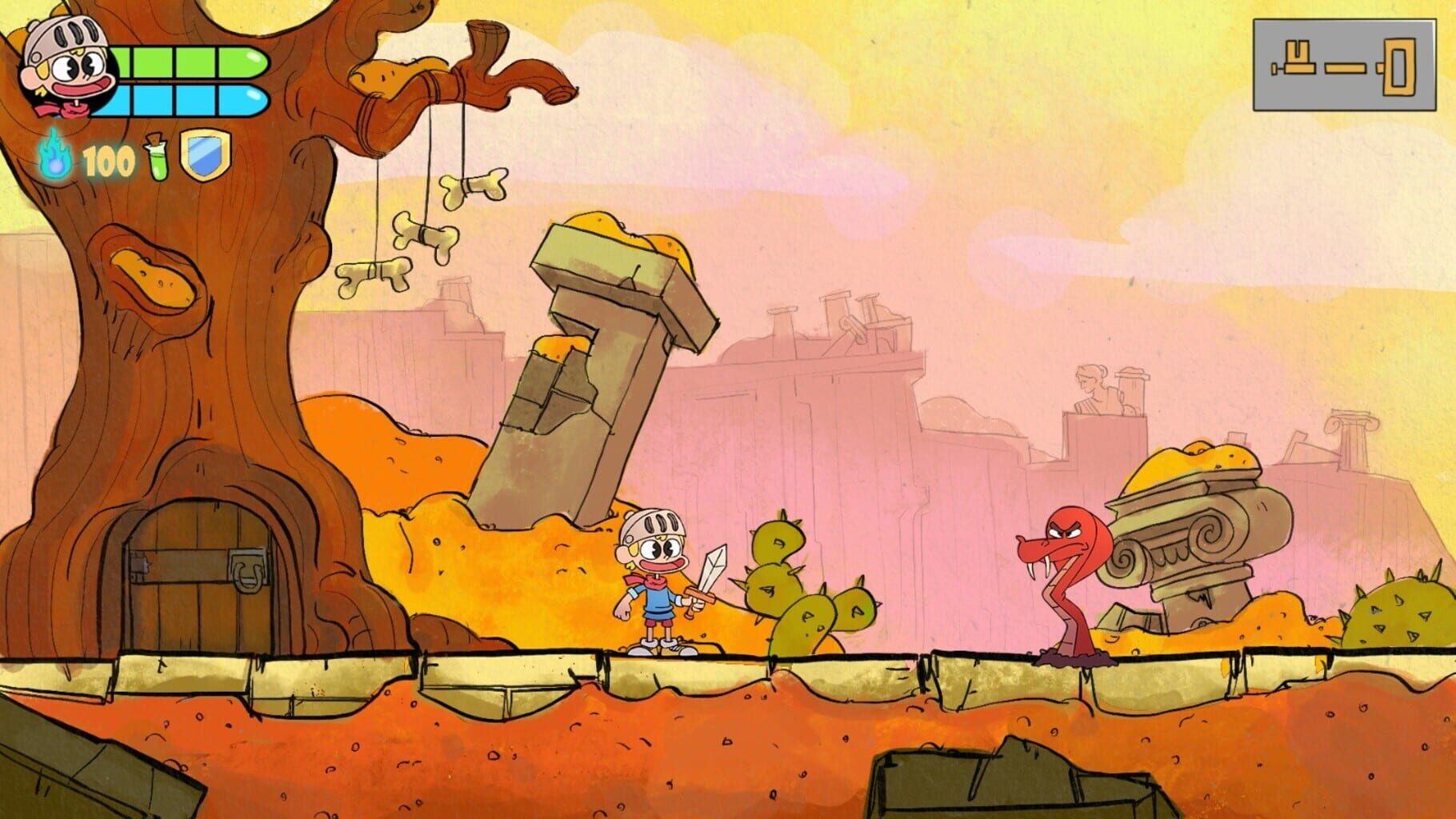Viewport: 1456px width, 819px height.
Task: Click the knight character portrait
Action: click(x=64, y=68)
